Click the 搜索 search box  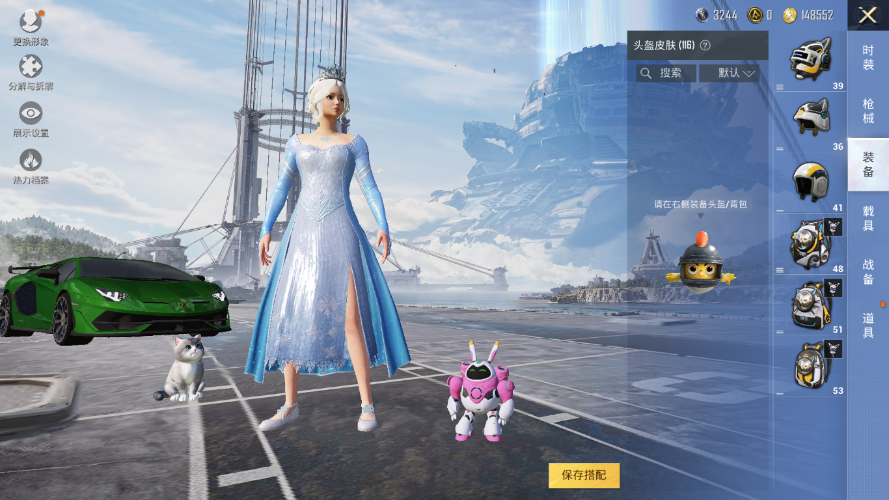click(x=666, y=73)
